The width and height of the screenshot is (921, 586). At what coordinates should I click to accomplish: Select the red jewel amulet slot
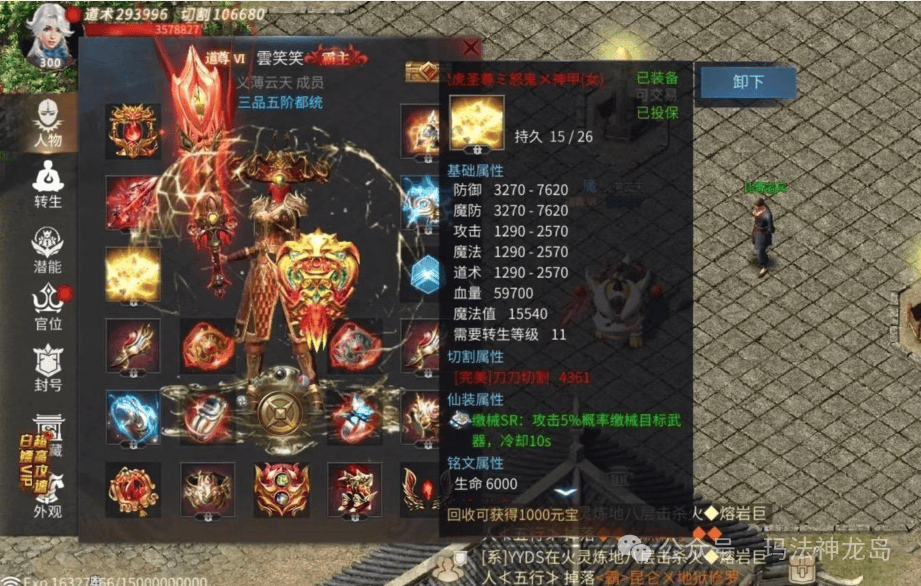coord(133,489)
